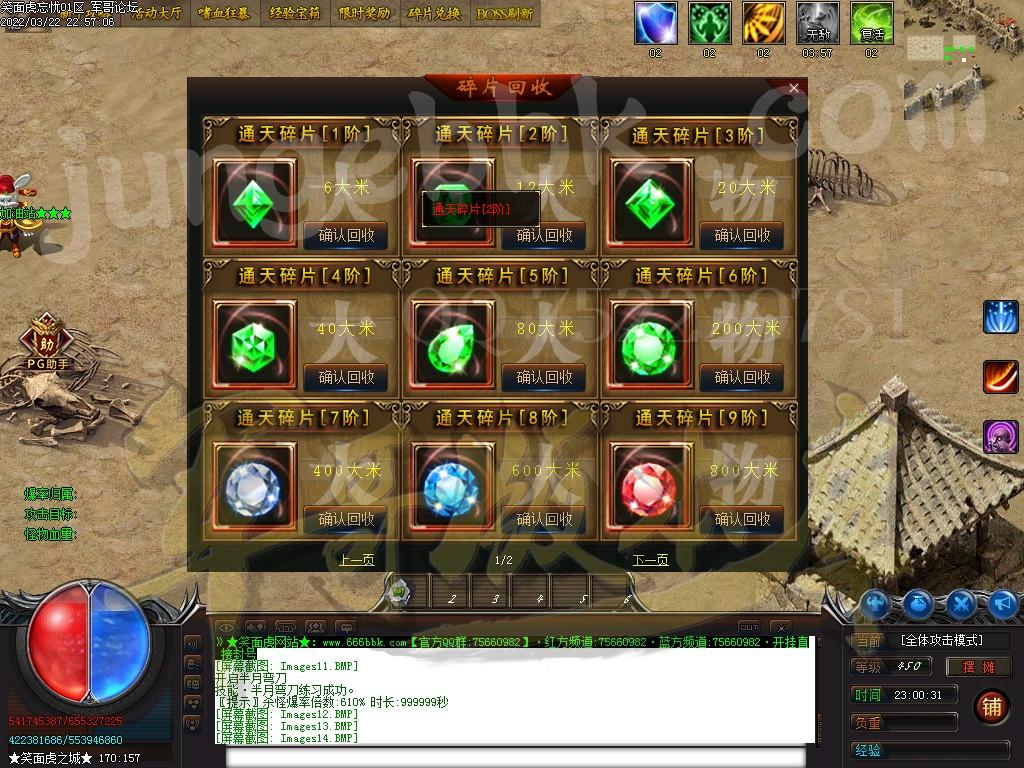
Task: Open the 活动大厅 activity hall
Action: pos(158,14)
